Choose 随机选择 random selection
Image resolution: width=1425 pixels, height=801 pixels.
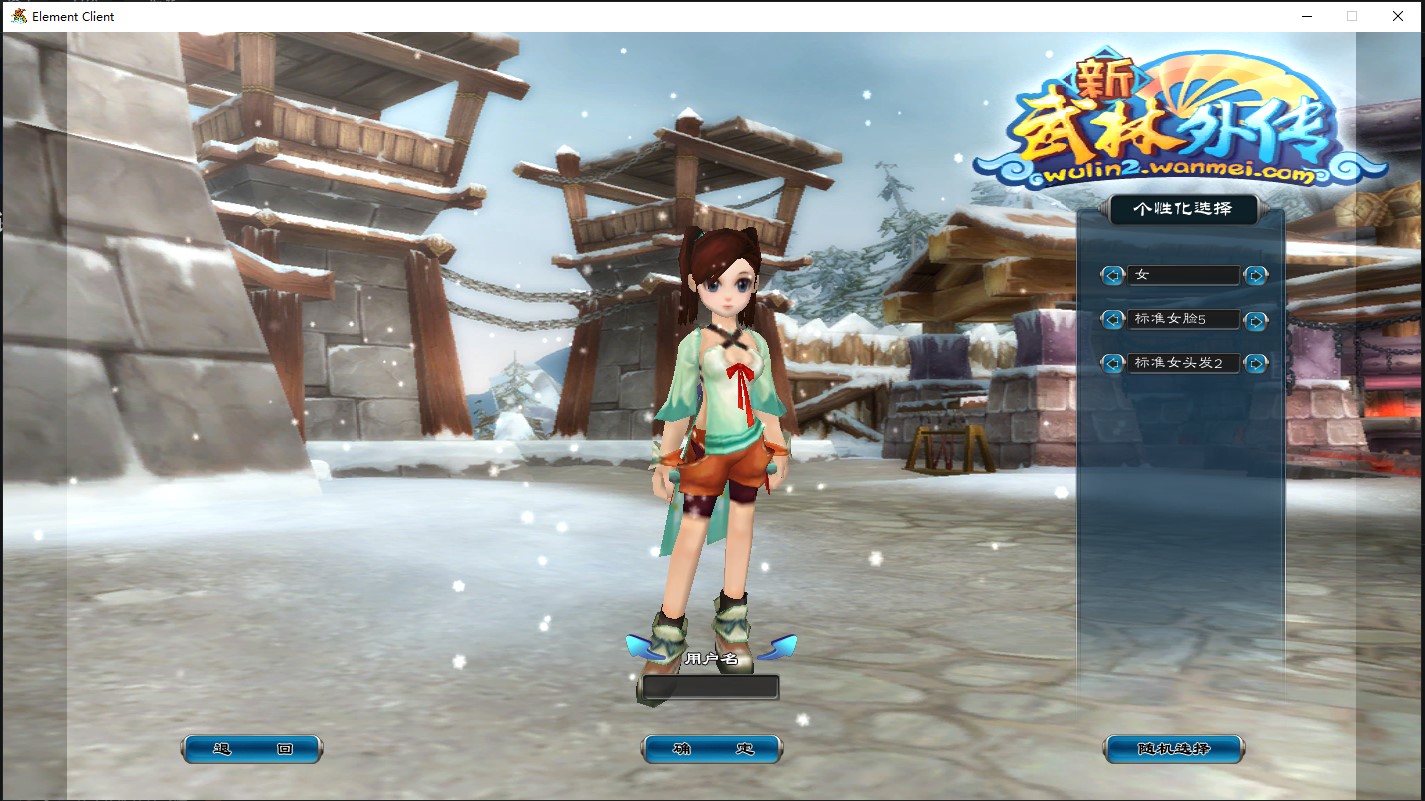click(1174, 749)
